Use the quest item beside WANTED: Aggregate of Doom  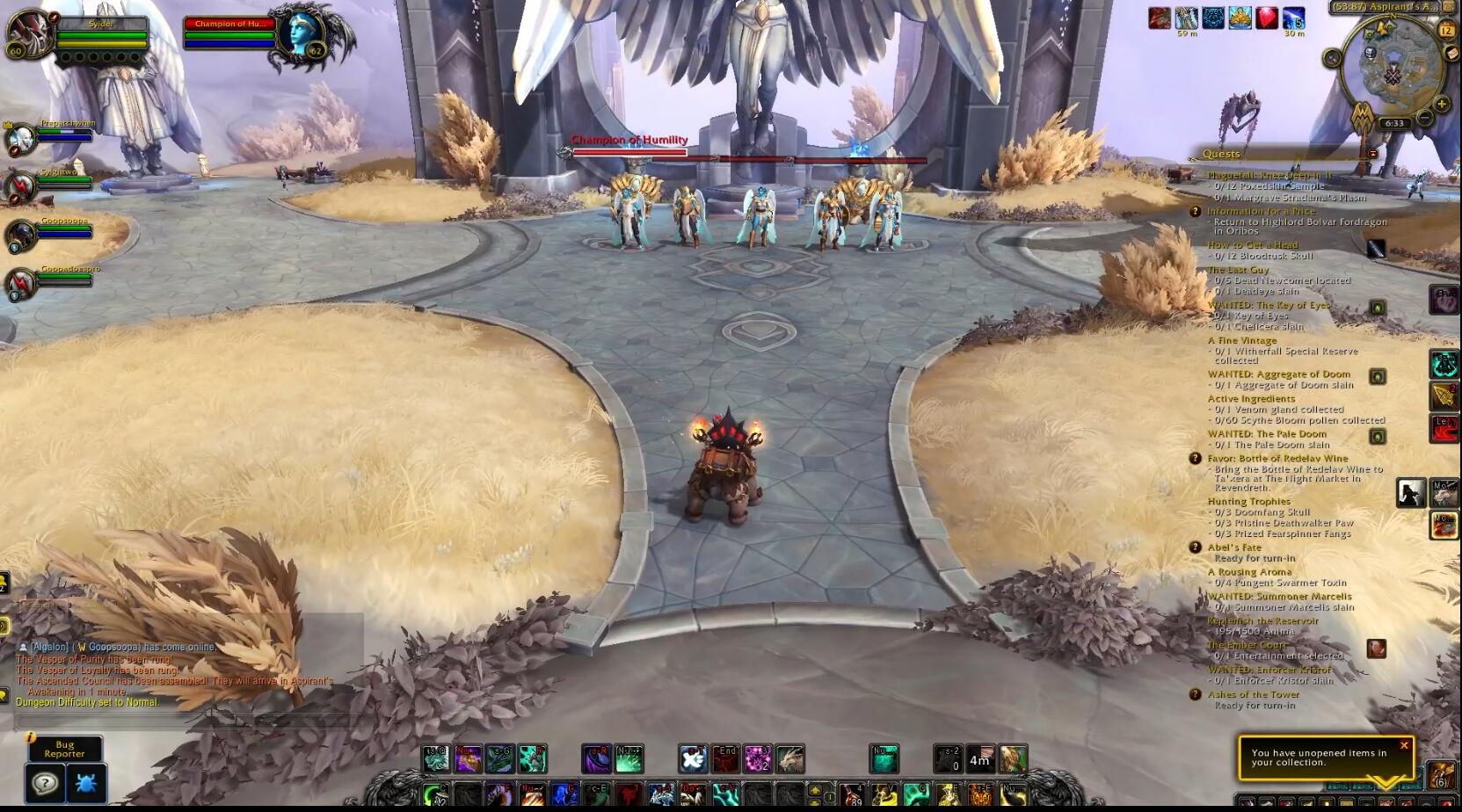point(1378,375)
